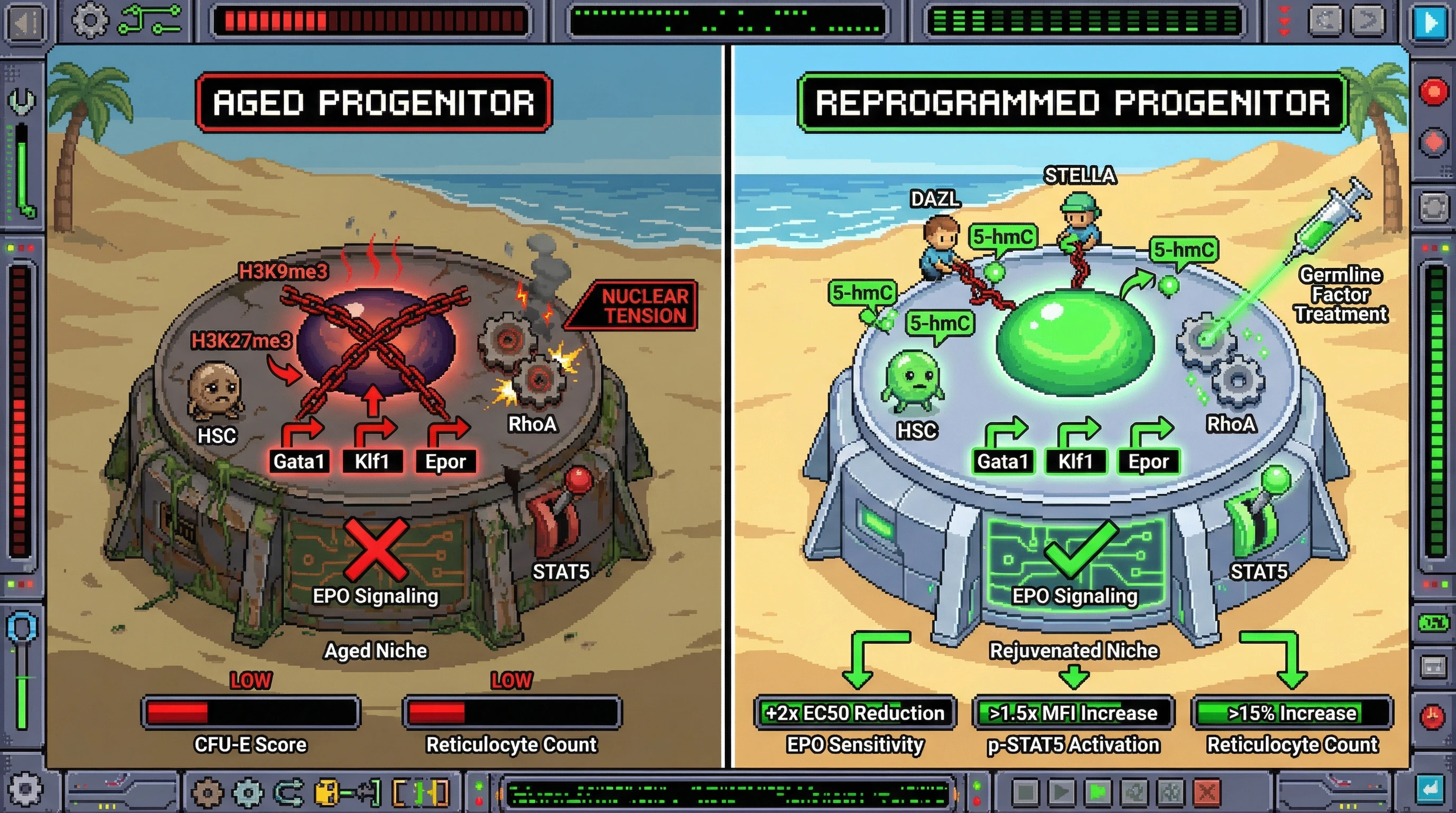This screenshot has height=813, width=1456.
Task: Click the blue return arrow button
Action: tap(1430, 788)
